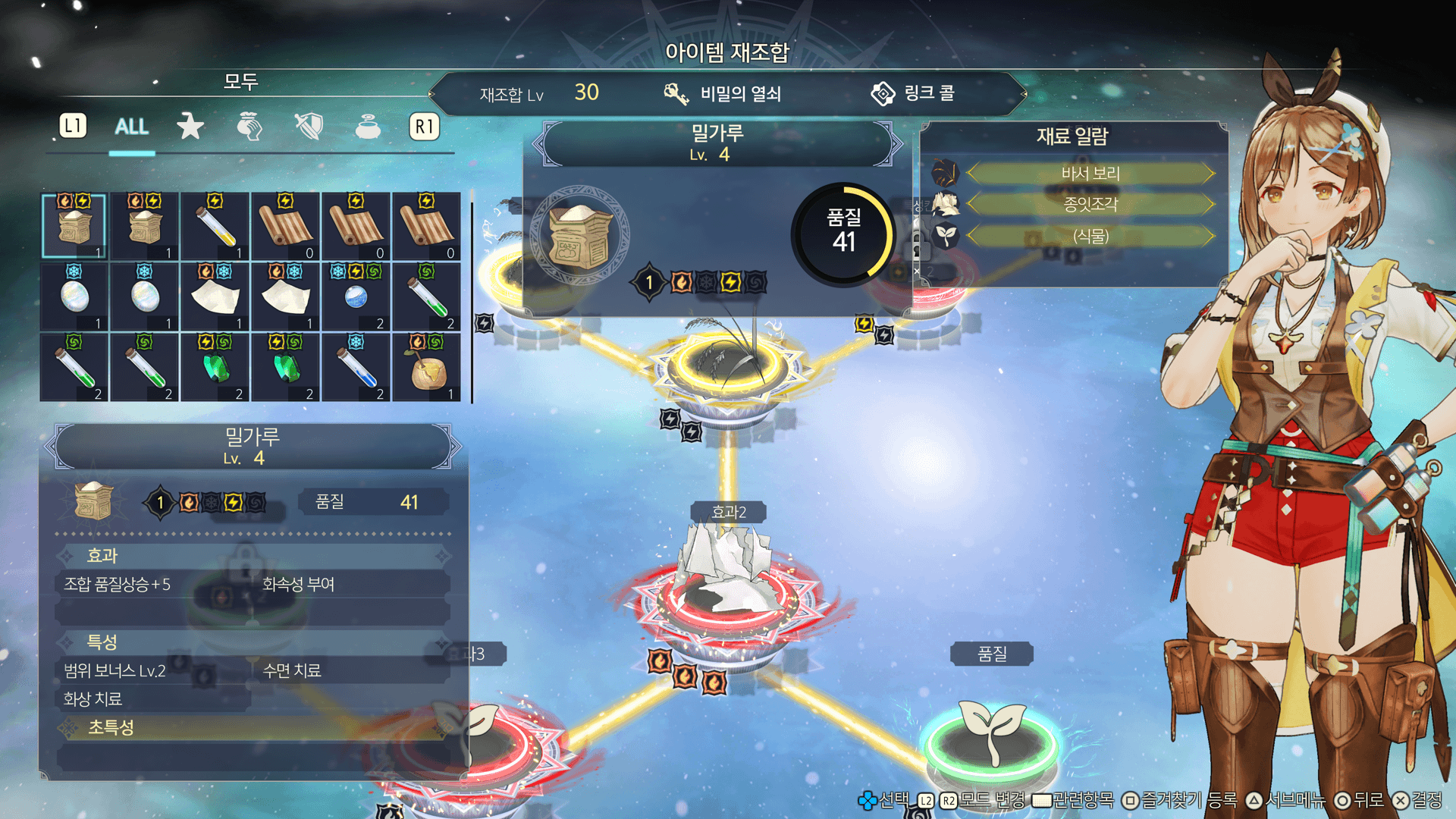The height and width of the screenshot is (819, 1456).
Task: Select the 바서 보리 material row
Action: [x=1090, y=174]
